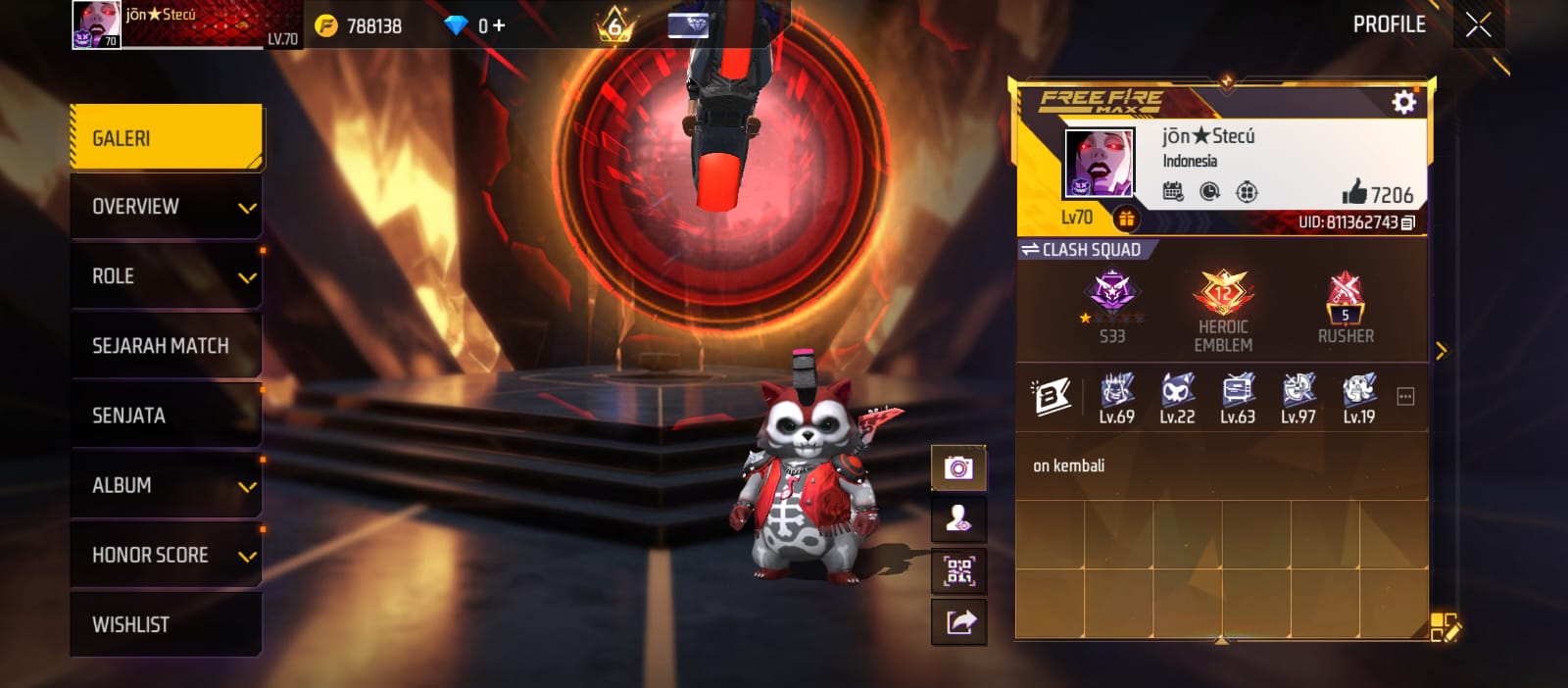1568x688 pixels.
Task: Edit the profile showcase grid
Action: click(1444, 627)
